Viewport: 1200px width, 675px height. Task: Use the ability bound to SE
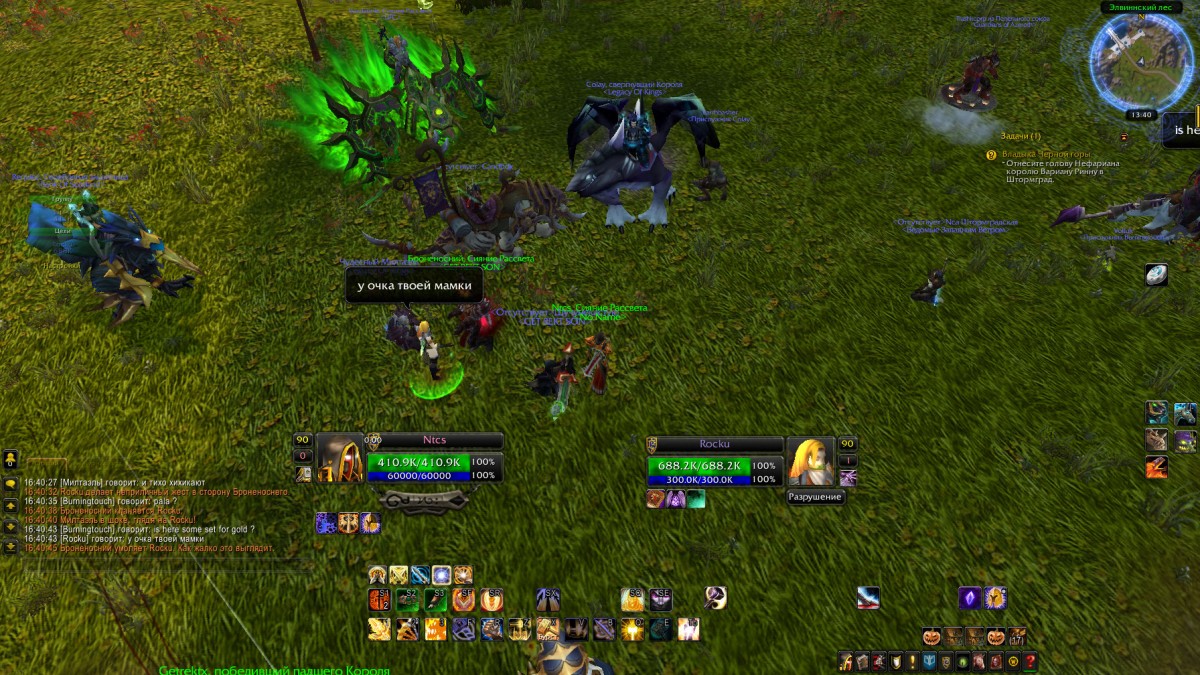[x=660, y=599]
